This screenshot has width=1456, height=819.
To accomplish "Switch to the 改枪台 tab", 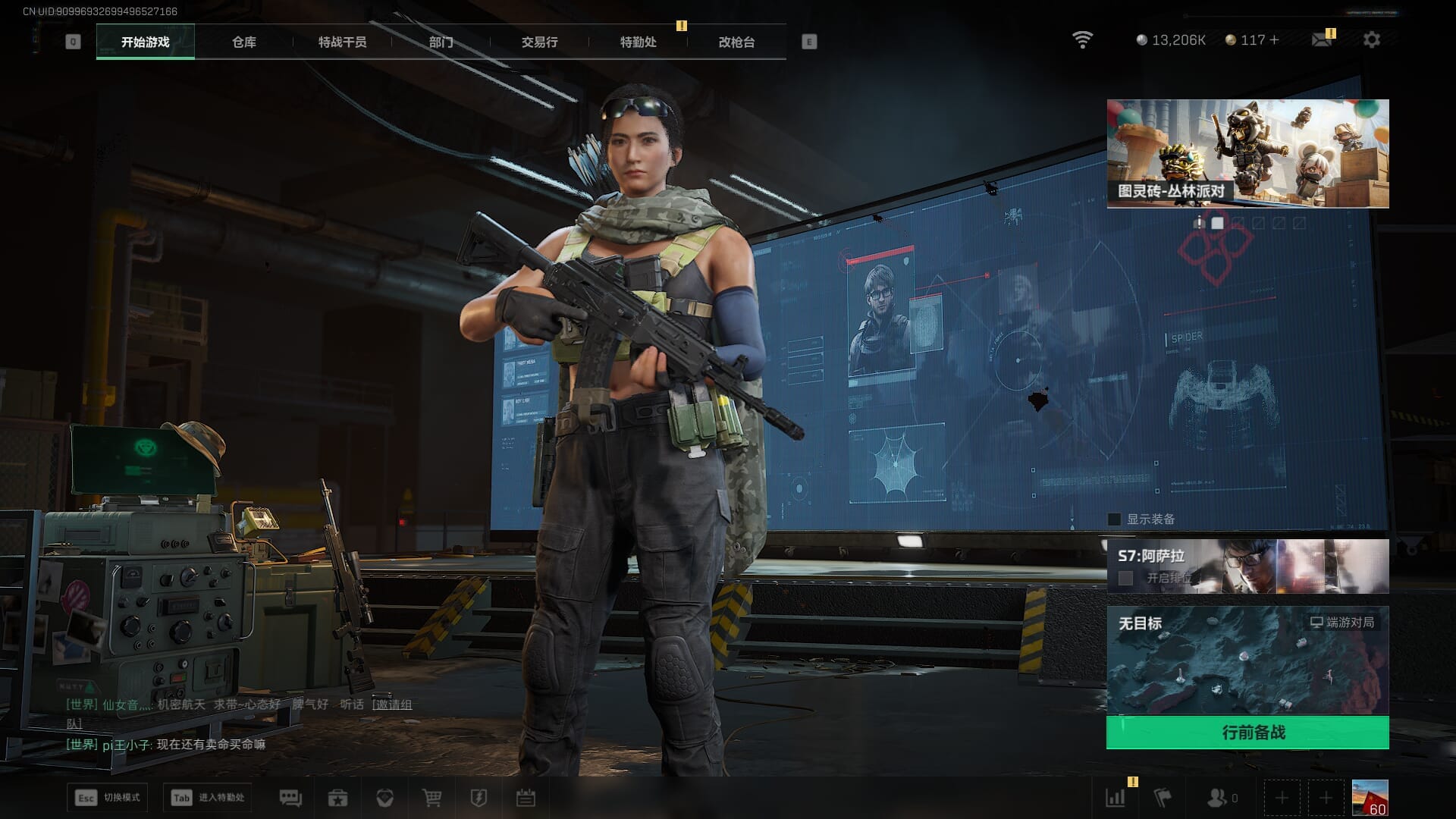I will pos(736,42).
